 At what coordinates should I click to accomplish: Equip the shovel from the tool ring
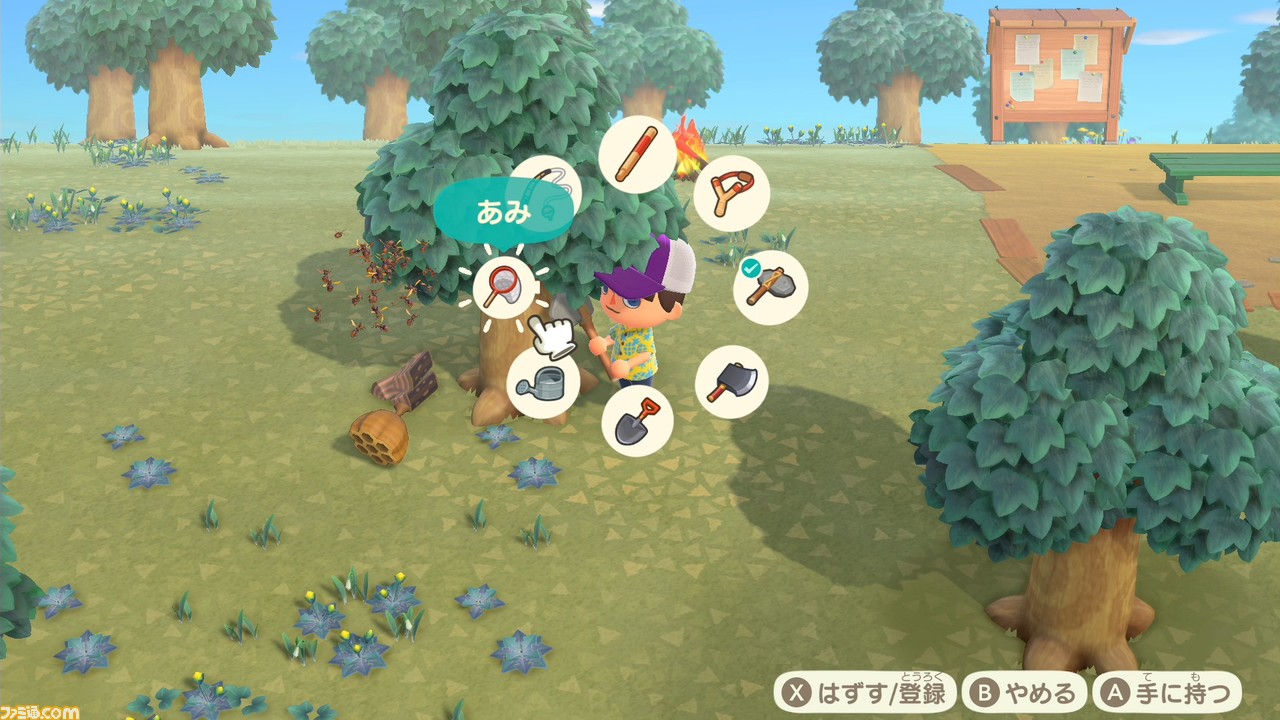(637, 420)
